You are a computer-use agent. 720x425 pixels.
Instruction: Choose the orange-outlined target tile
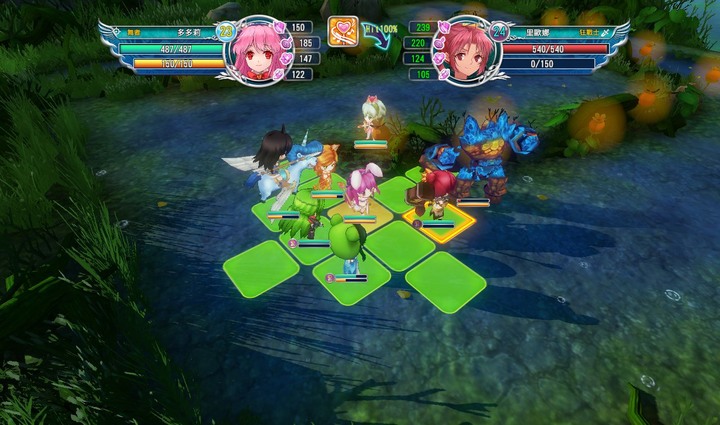[x=440, y=213]
